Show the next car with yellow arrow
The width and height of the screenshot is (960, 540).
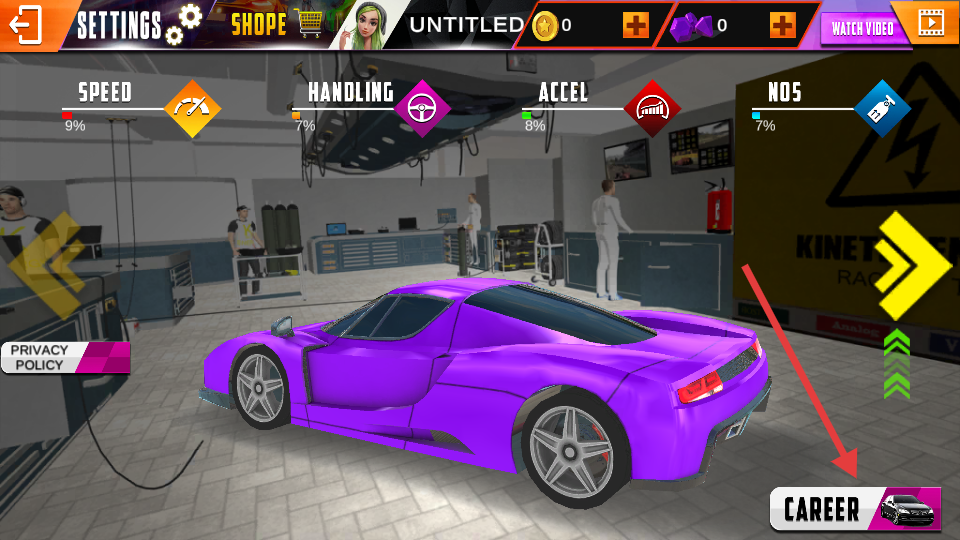coord(911,266)
